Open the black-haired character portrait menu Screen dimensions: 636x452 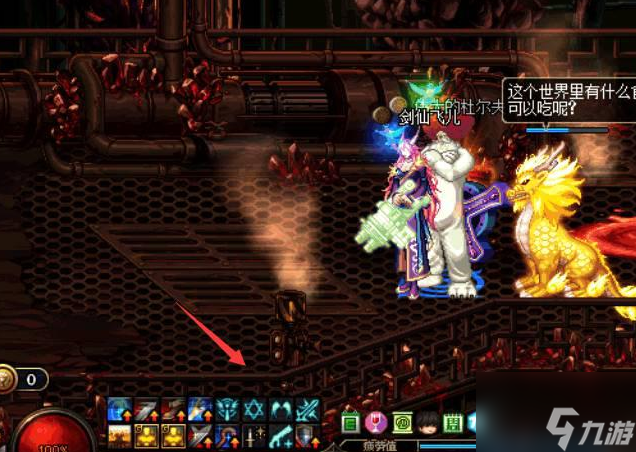[x=428, y=422]
